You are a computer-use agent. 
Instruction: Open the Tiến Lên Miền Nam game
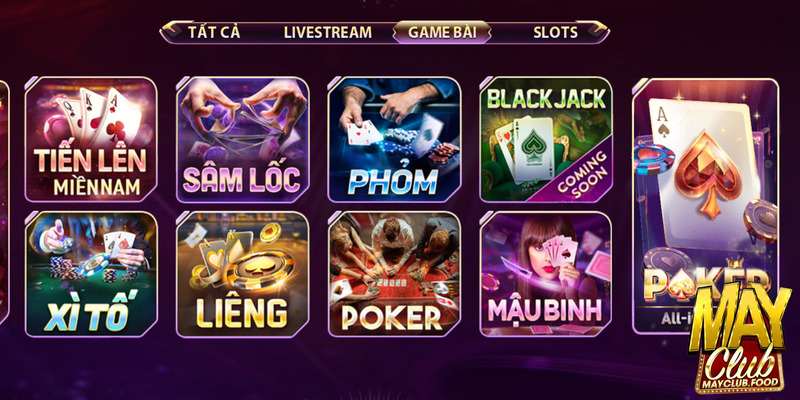tap(91, 140)
